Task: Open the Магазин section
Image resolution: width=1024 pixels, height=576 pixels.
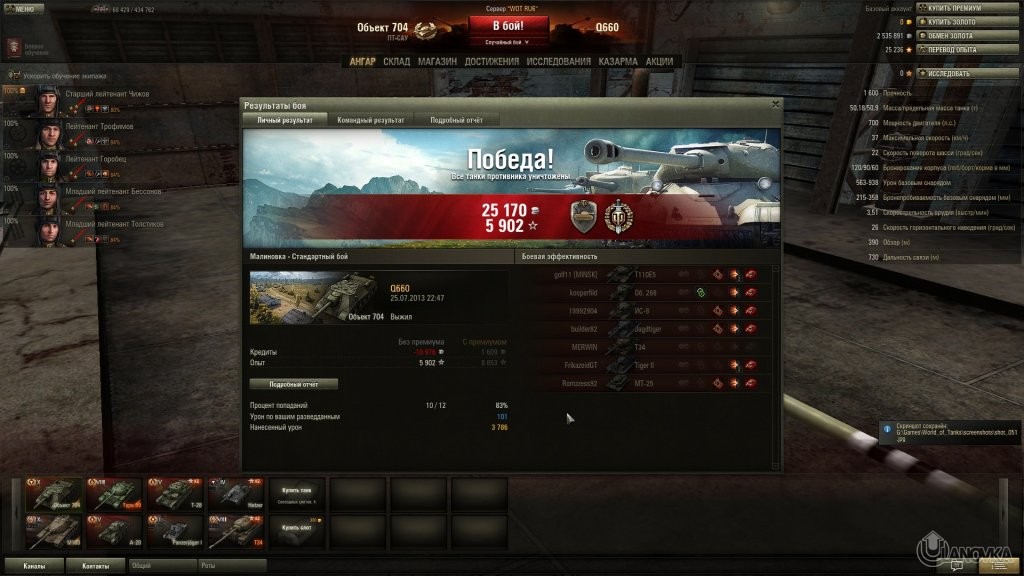Action: coord(437,61)
